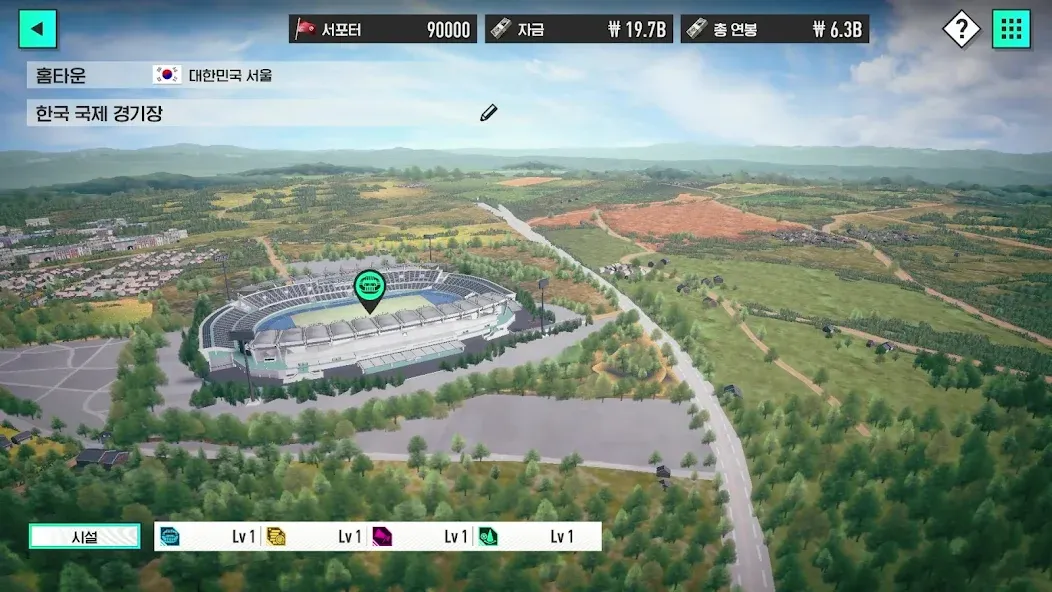Open the grid menu button
Screen dimensions: 1052x592
pos(1011,29)
